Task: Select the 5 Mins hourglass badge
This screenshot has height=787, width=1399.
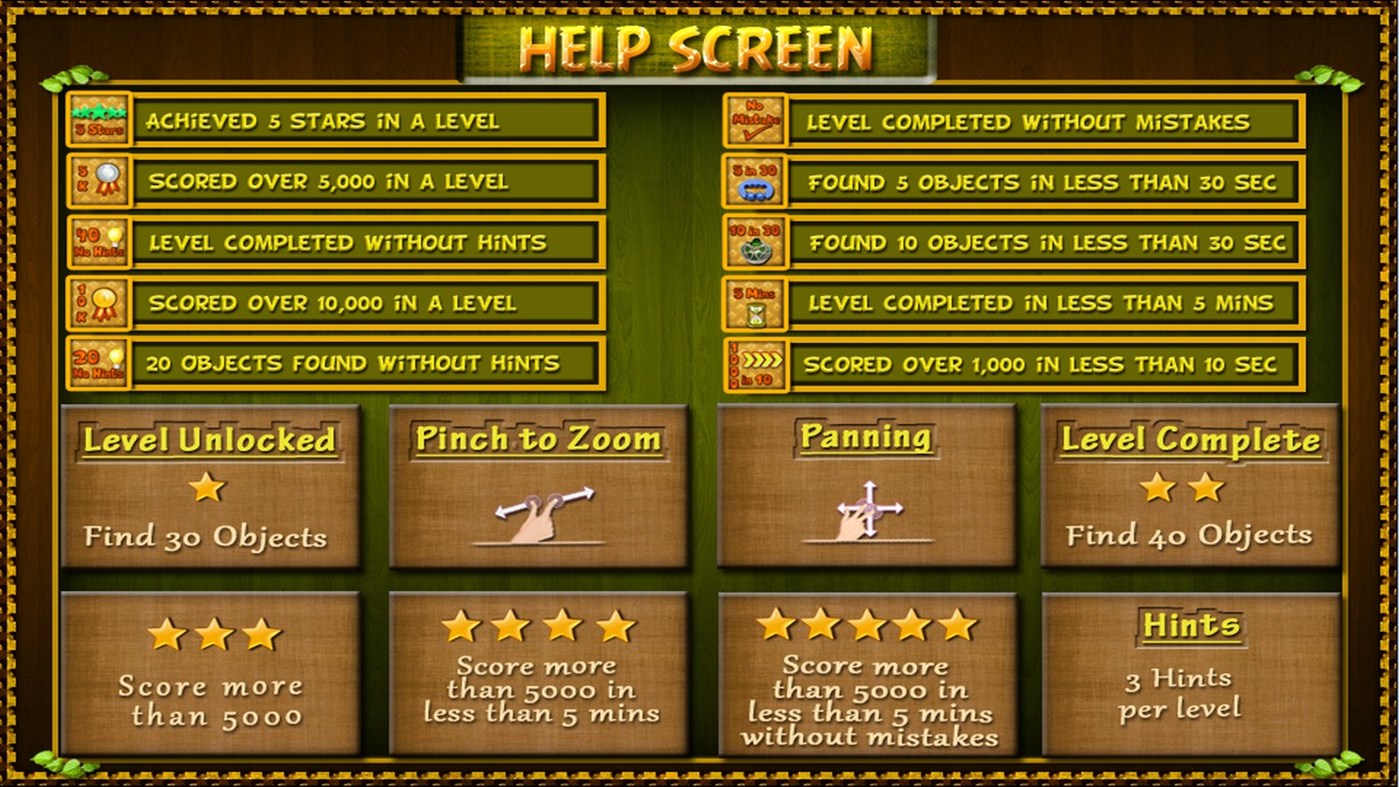Action: coord(754,303)
